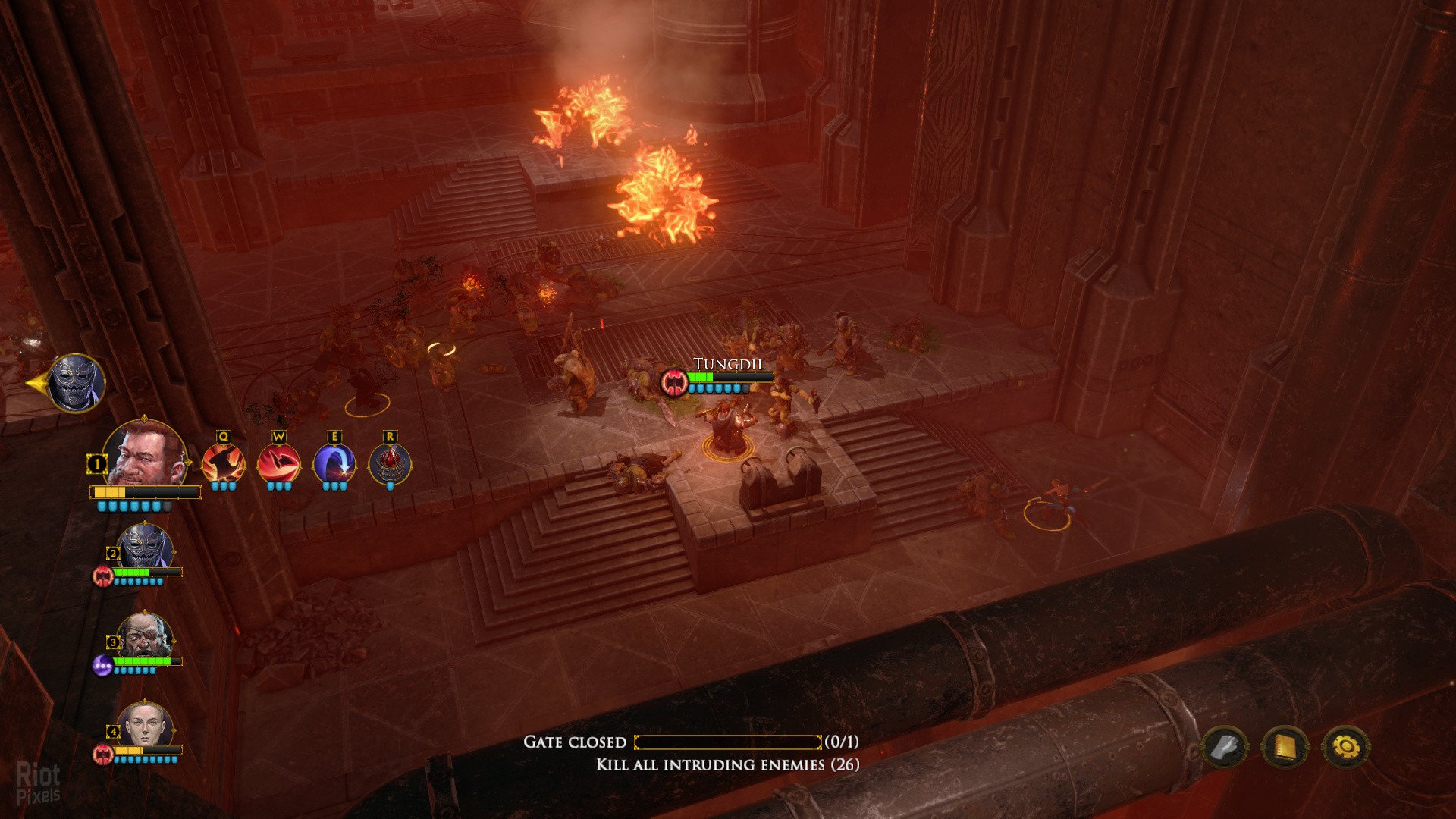Select the pale woman portrait numbered 4

coord(144,726)
